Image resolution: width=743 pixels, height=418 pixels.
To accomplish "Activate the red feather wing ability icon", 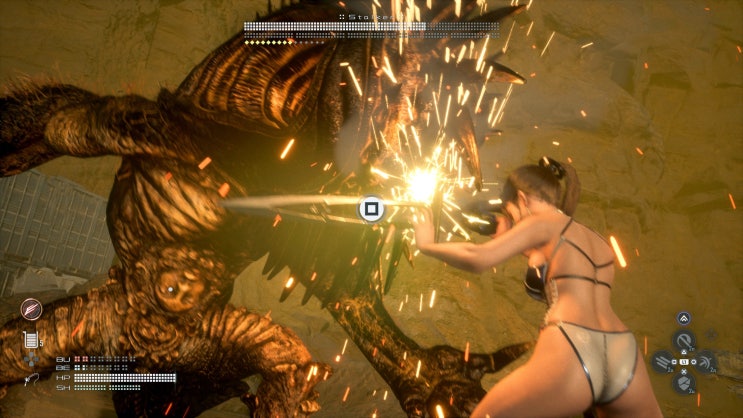I will coord(31,310).
